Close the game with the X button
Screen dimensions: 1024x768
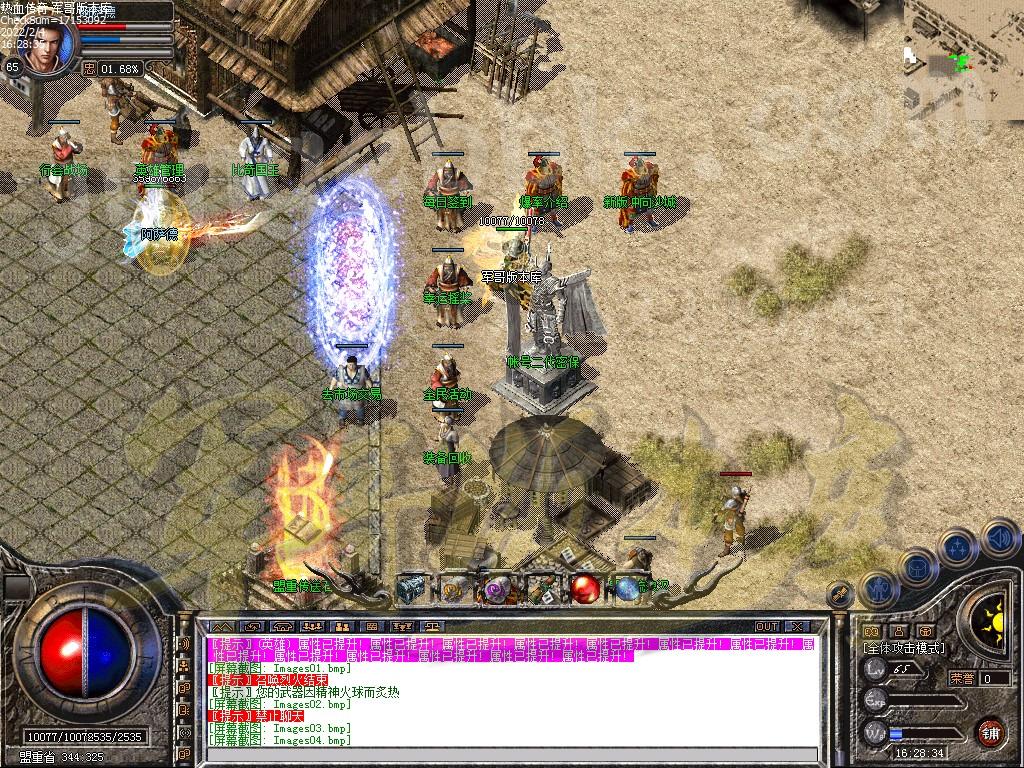coord(797,627)
